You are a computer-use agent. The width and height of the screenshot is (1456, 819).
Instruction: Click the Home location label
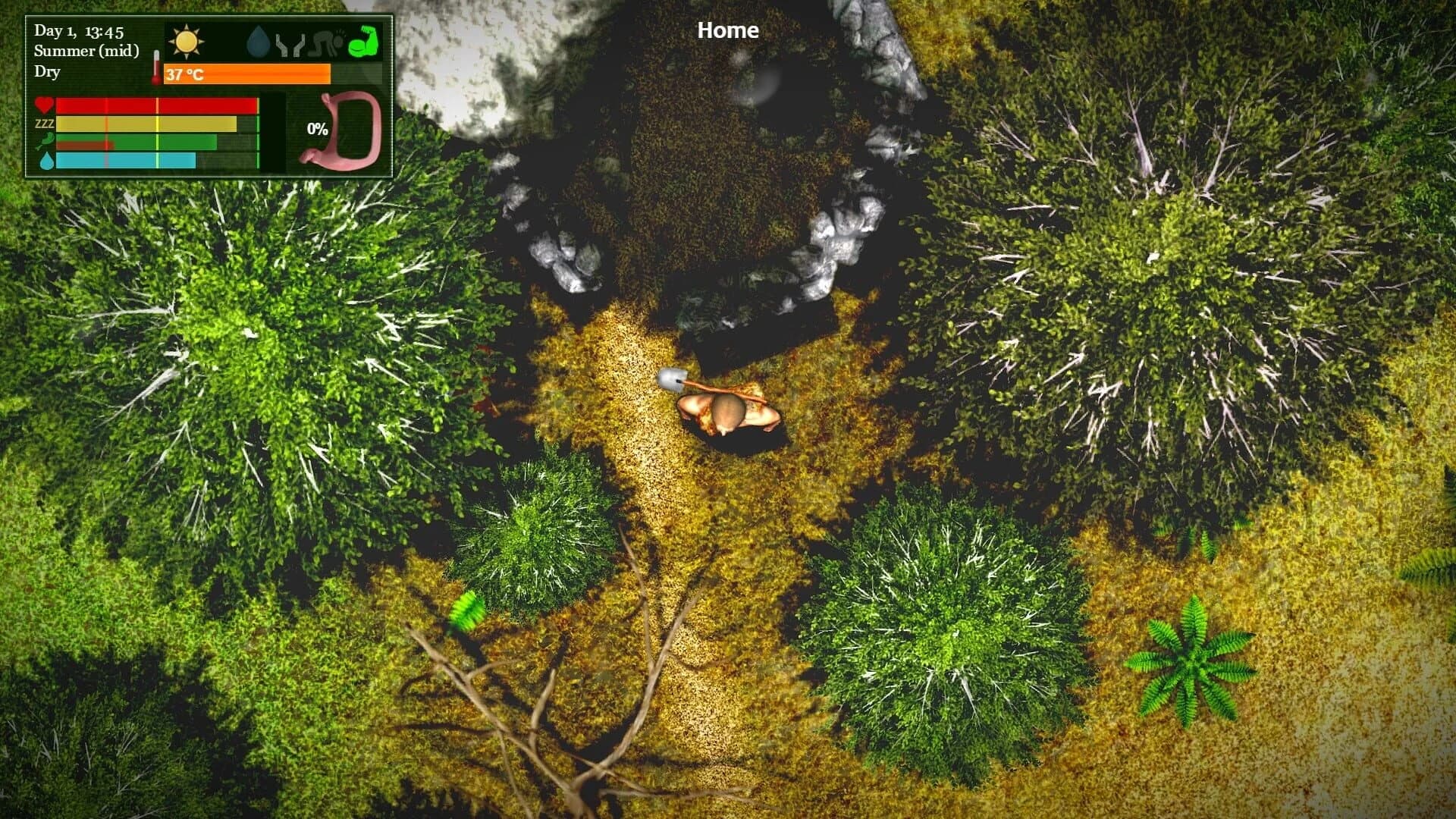click(x=726, y=30)
